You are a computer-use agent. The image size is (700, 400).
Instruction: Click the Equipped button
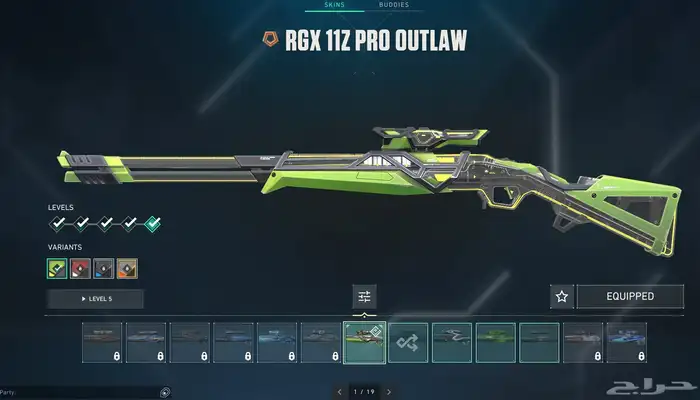630,296
